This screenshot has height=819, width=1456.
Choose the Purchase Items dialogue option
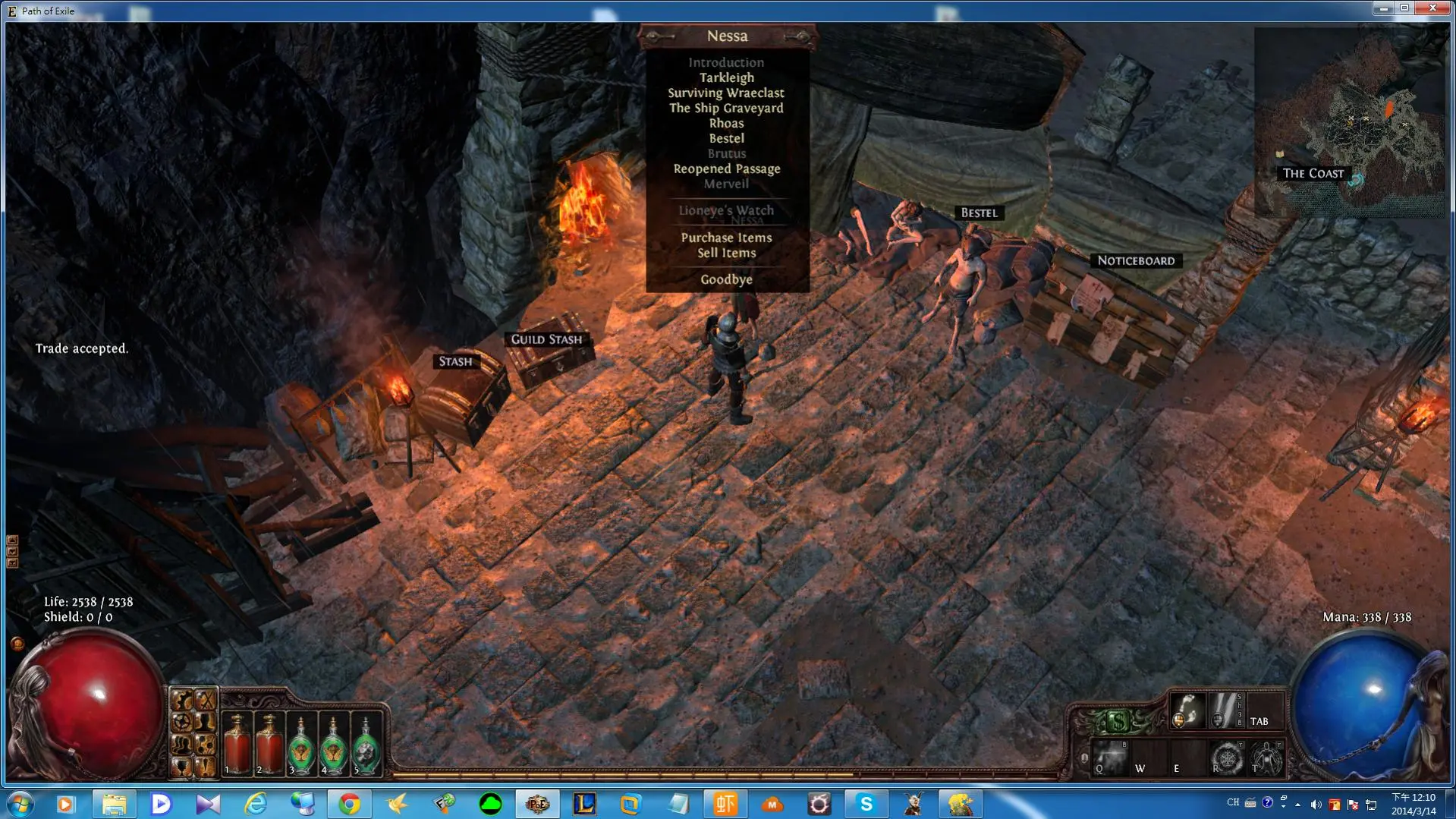726,238
